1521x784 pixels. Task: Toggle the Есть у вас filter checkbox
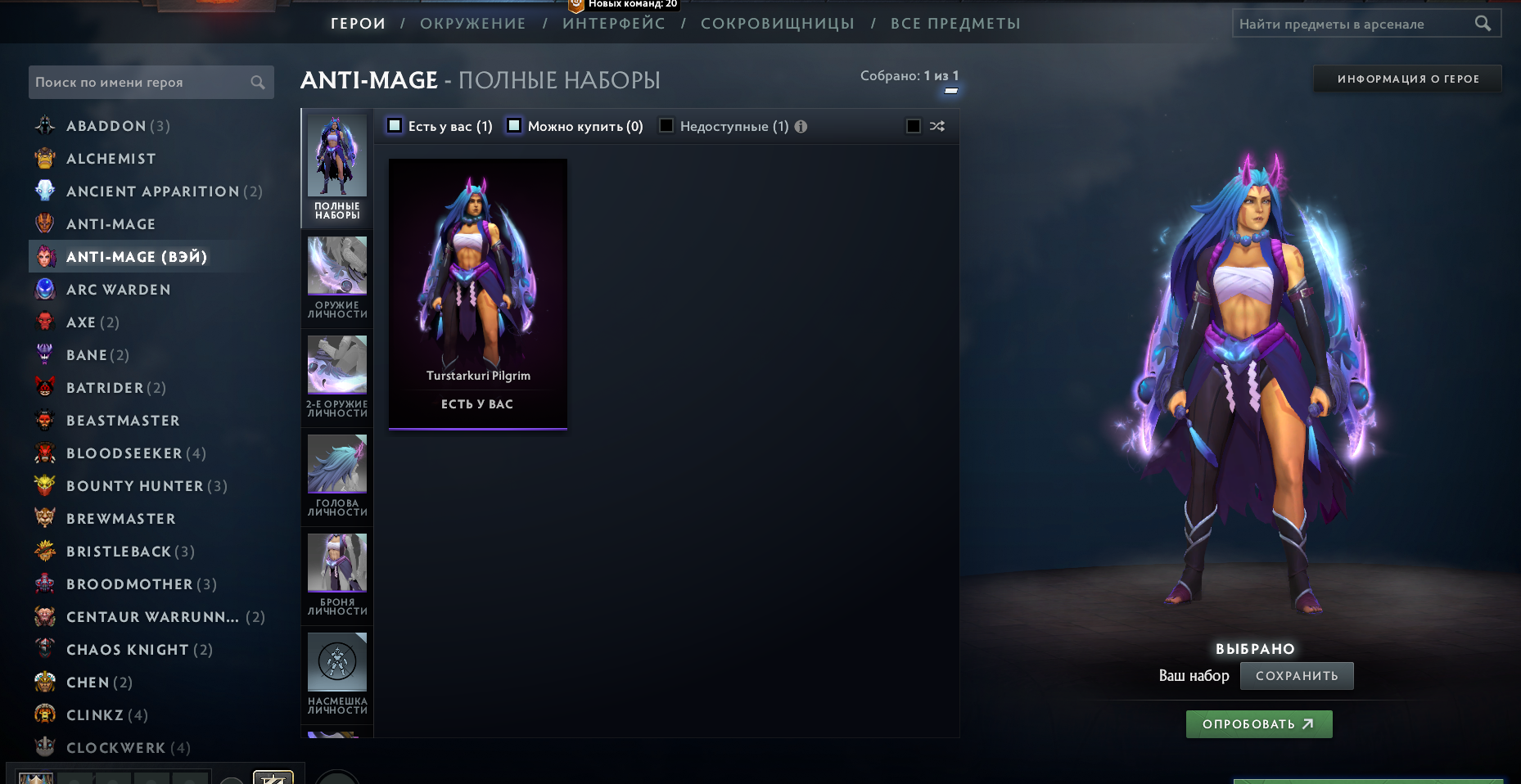[x=395, y=126]
